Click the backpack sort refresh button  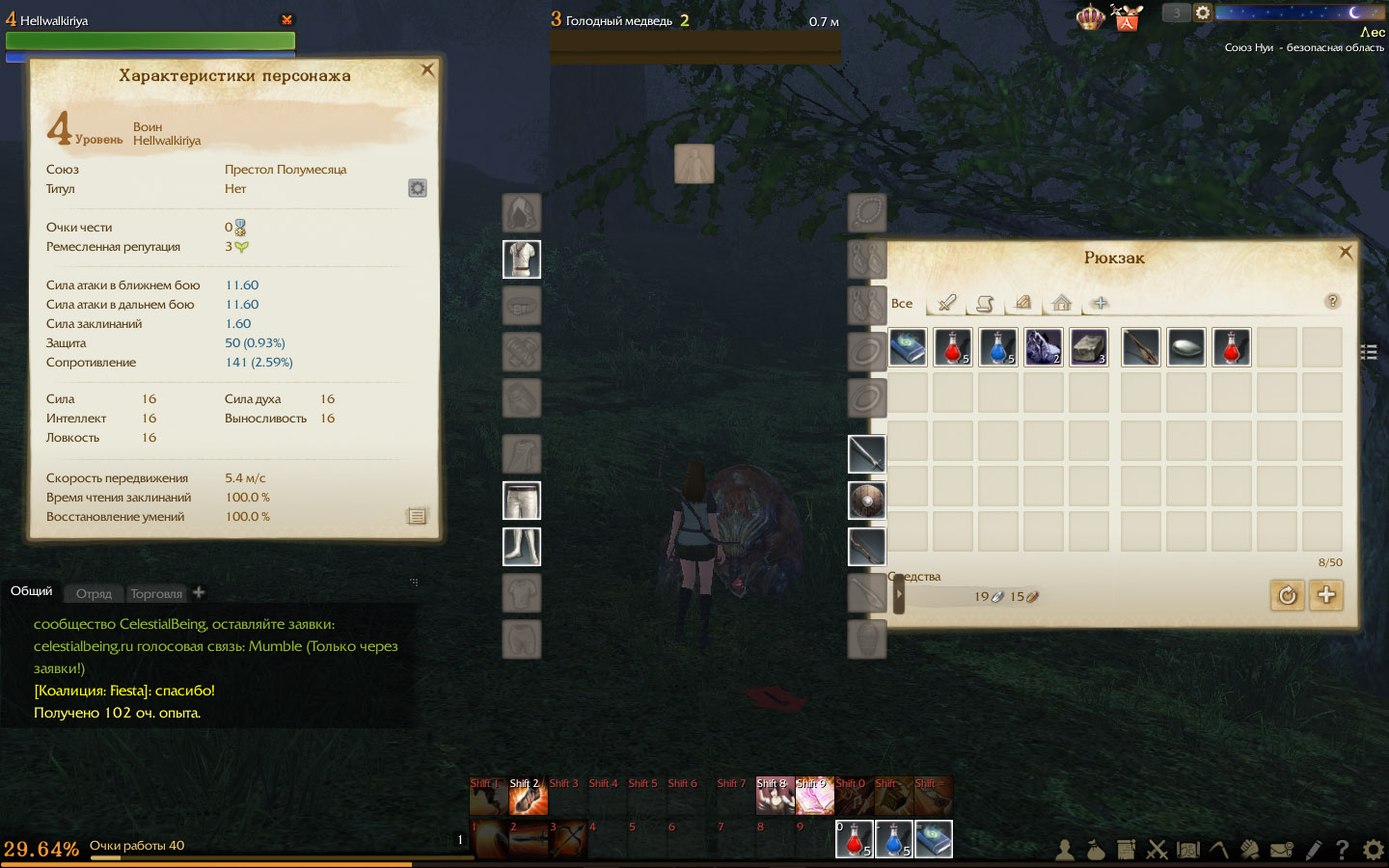coord(1287,595)
